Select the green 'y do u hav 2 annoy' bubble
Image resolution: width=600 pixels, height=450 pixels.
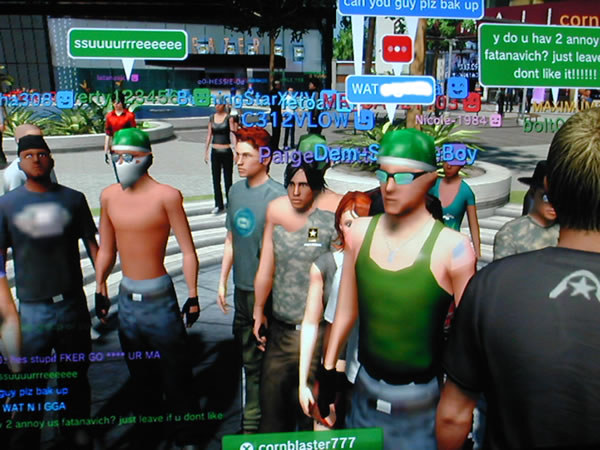tap(538, 55)
